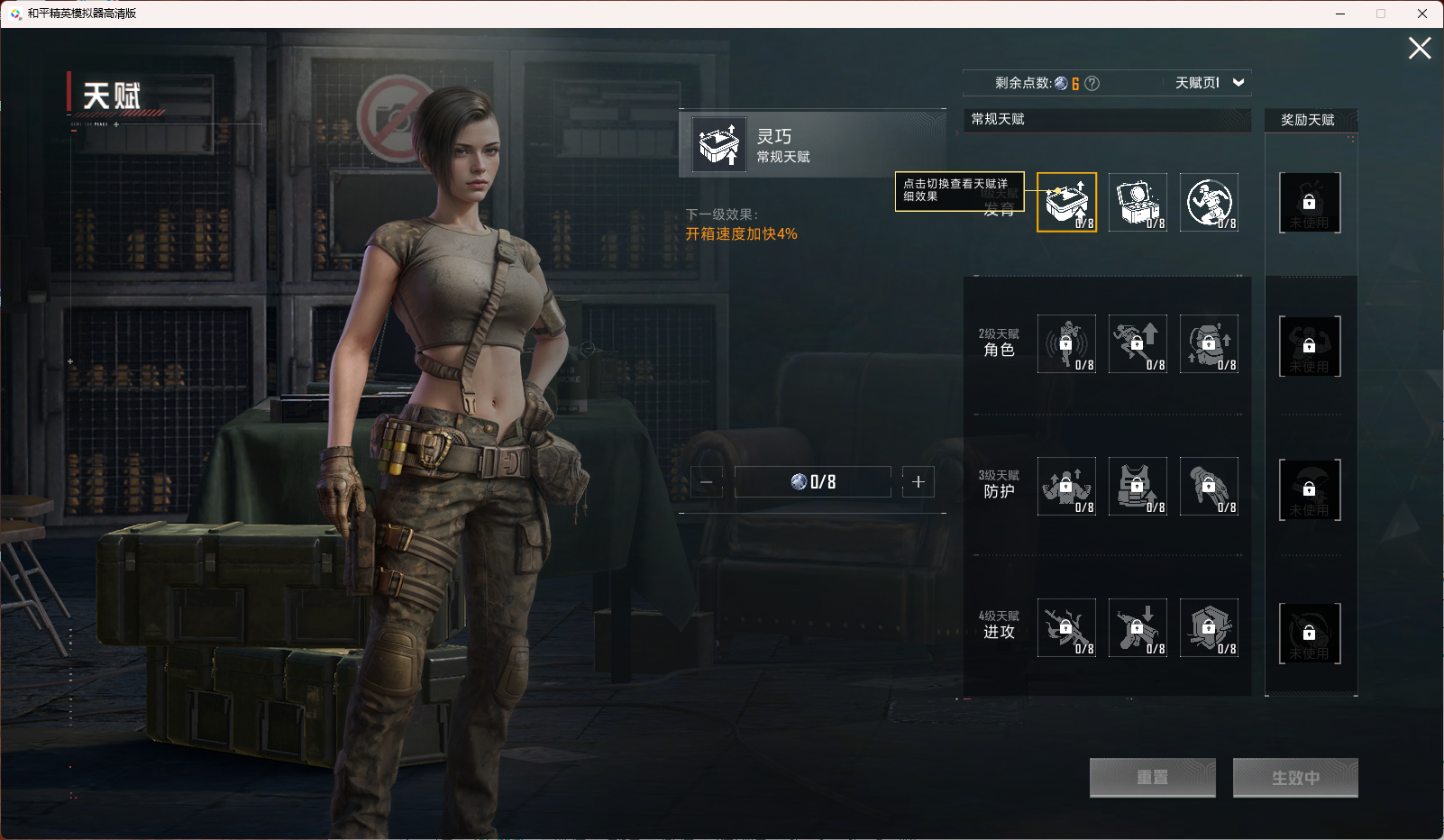Screen dimensions: 1444x840
Task: Select the locked footstep sound-wave talent
Action: pos(1066,343)
